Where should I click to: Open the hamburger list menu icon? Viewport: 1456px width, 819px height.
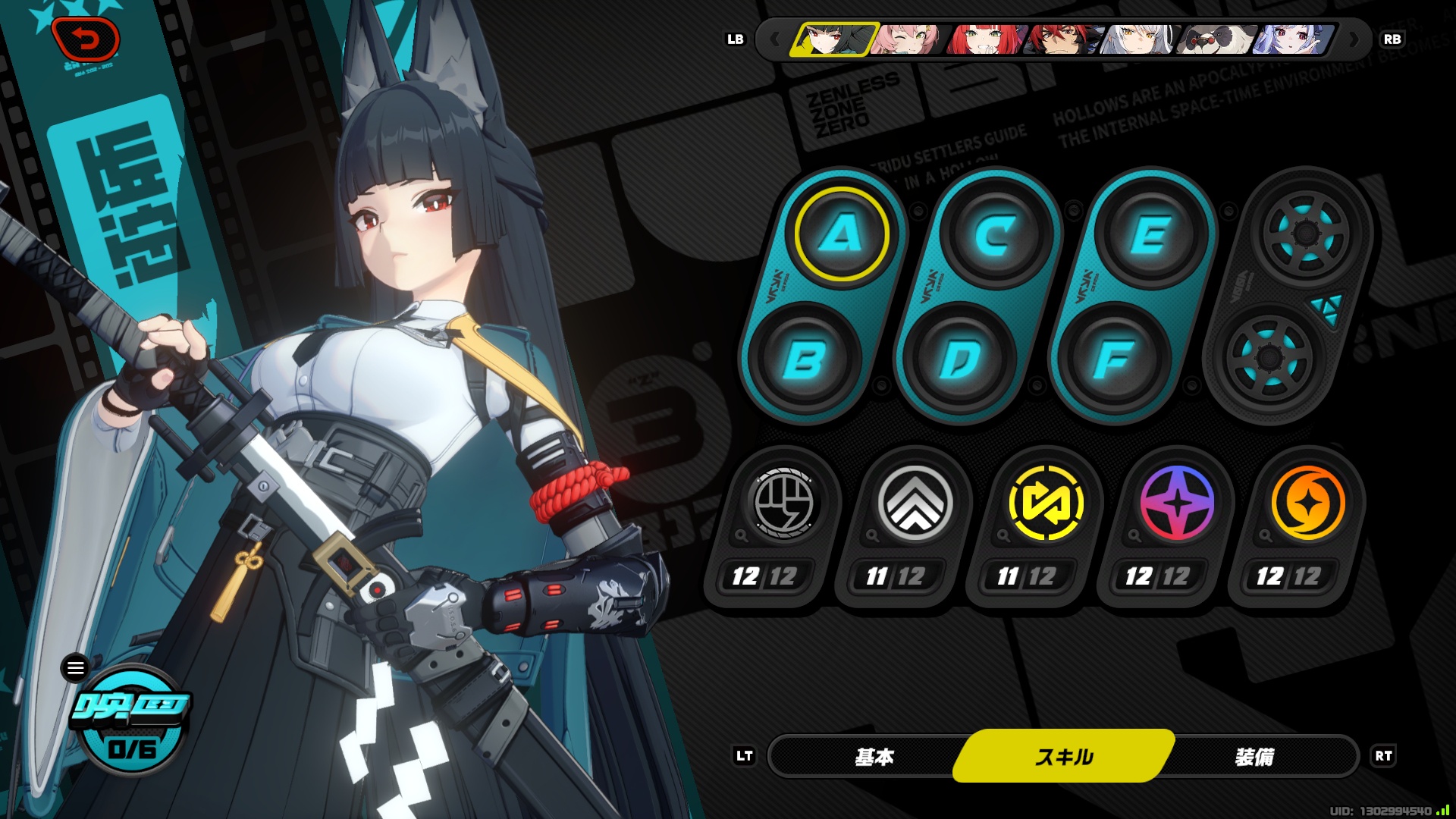[x=75, y=668]
